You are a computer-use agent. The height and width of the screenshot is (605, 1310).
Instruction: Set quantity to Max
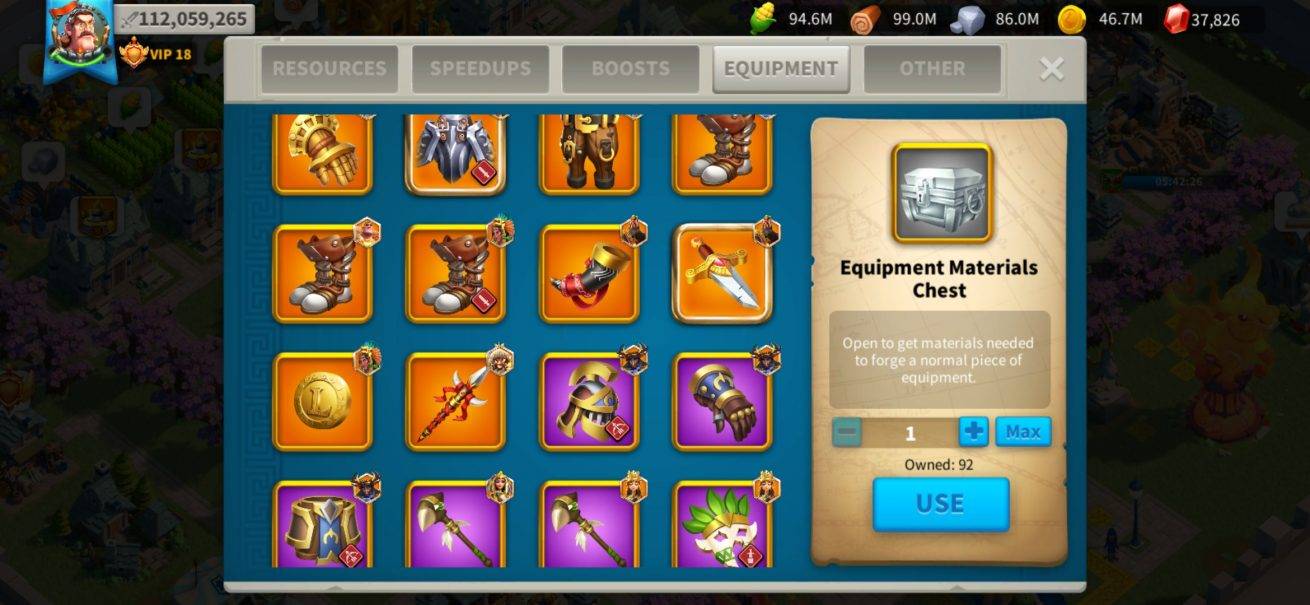click(1023, 432)
